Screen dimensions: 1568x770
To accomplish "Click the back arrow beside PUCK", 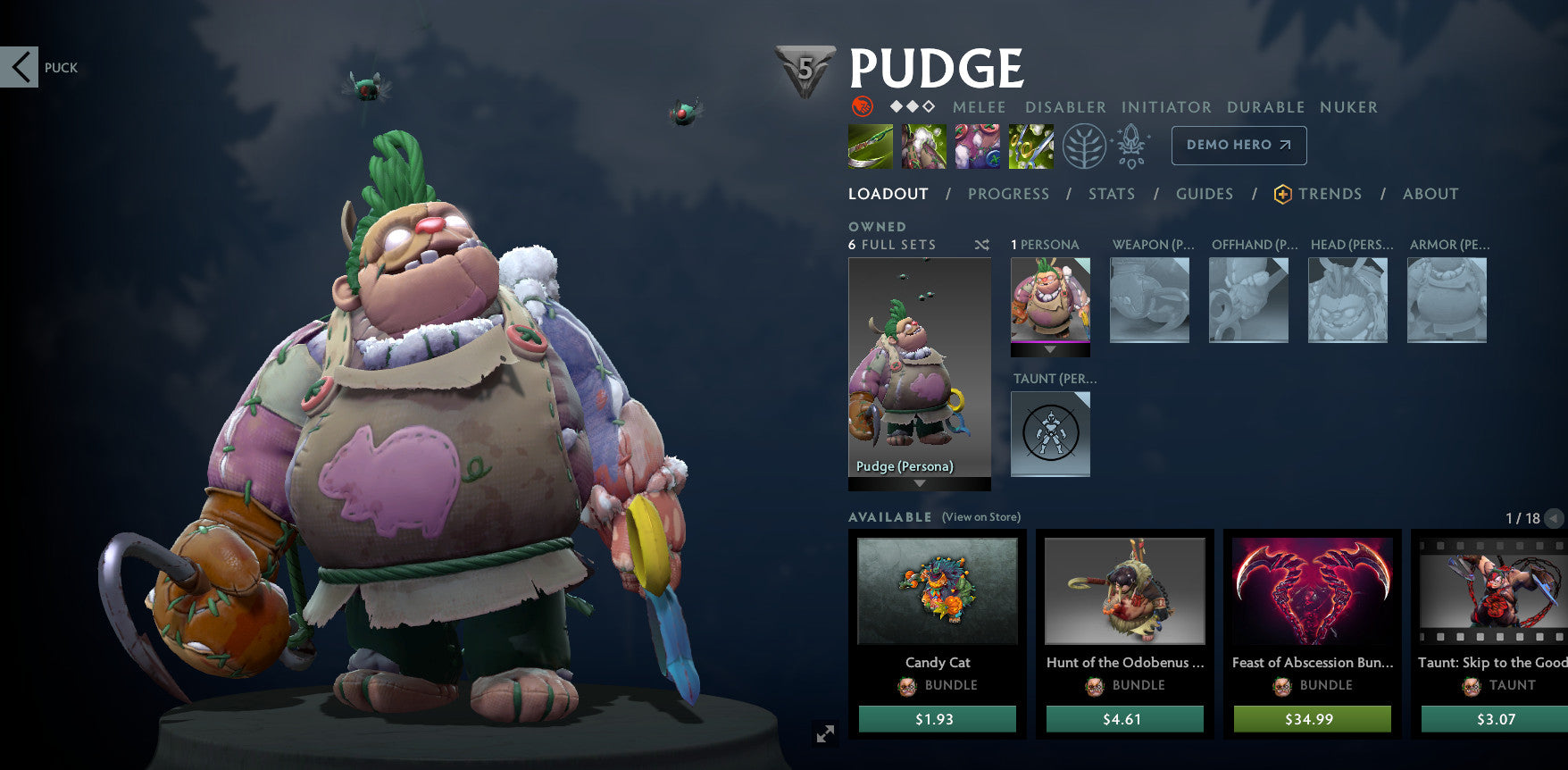I will tap(21, 67).
